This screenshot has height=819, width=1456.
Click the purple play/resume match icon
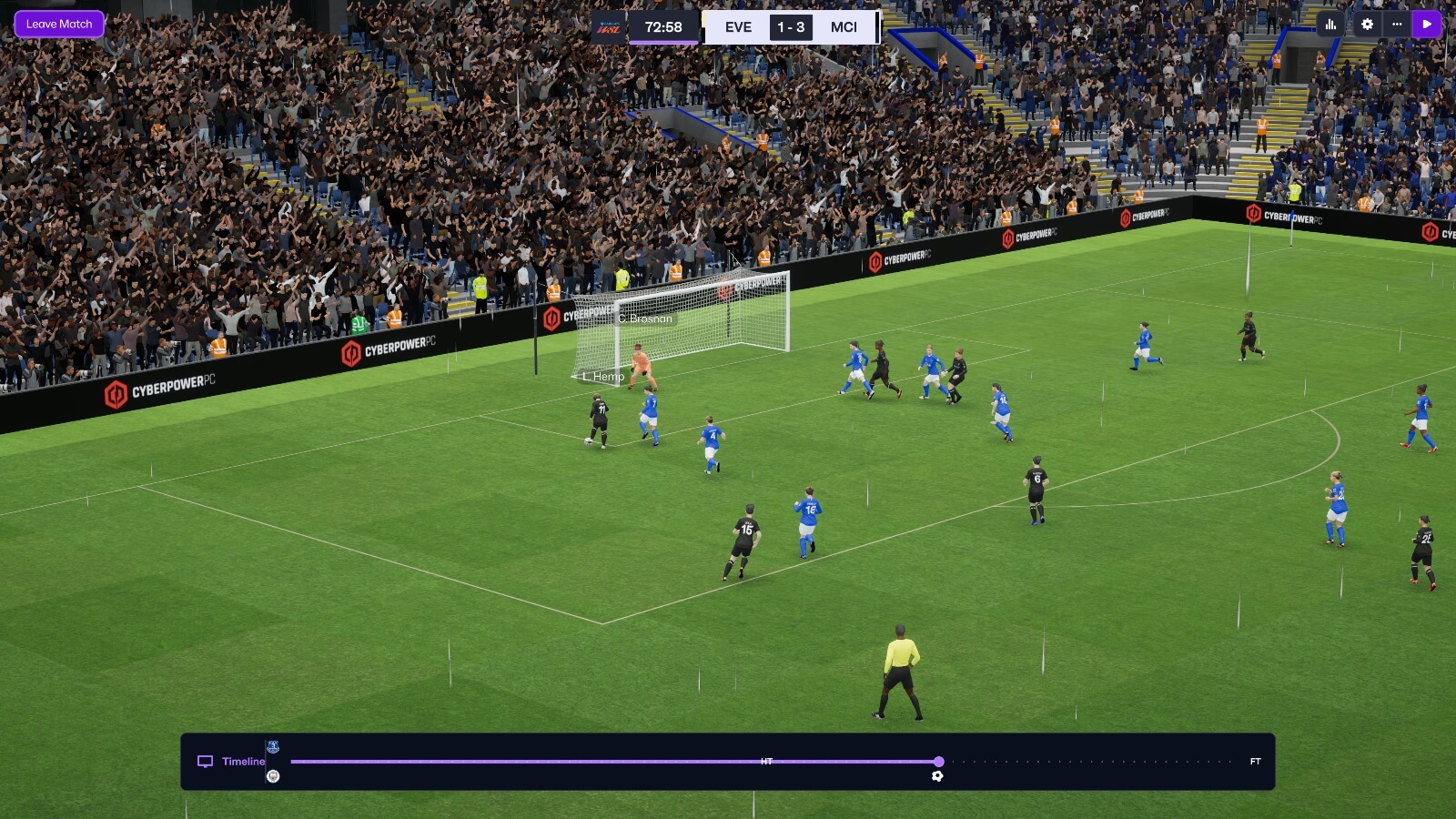1427,25
